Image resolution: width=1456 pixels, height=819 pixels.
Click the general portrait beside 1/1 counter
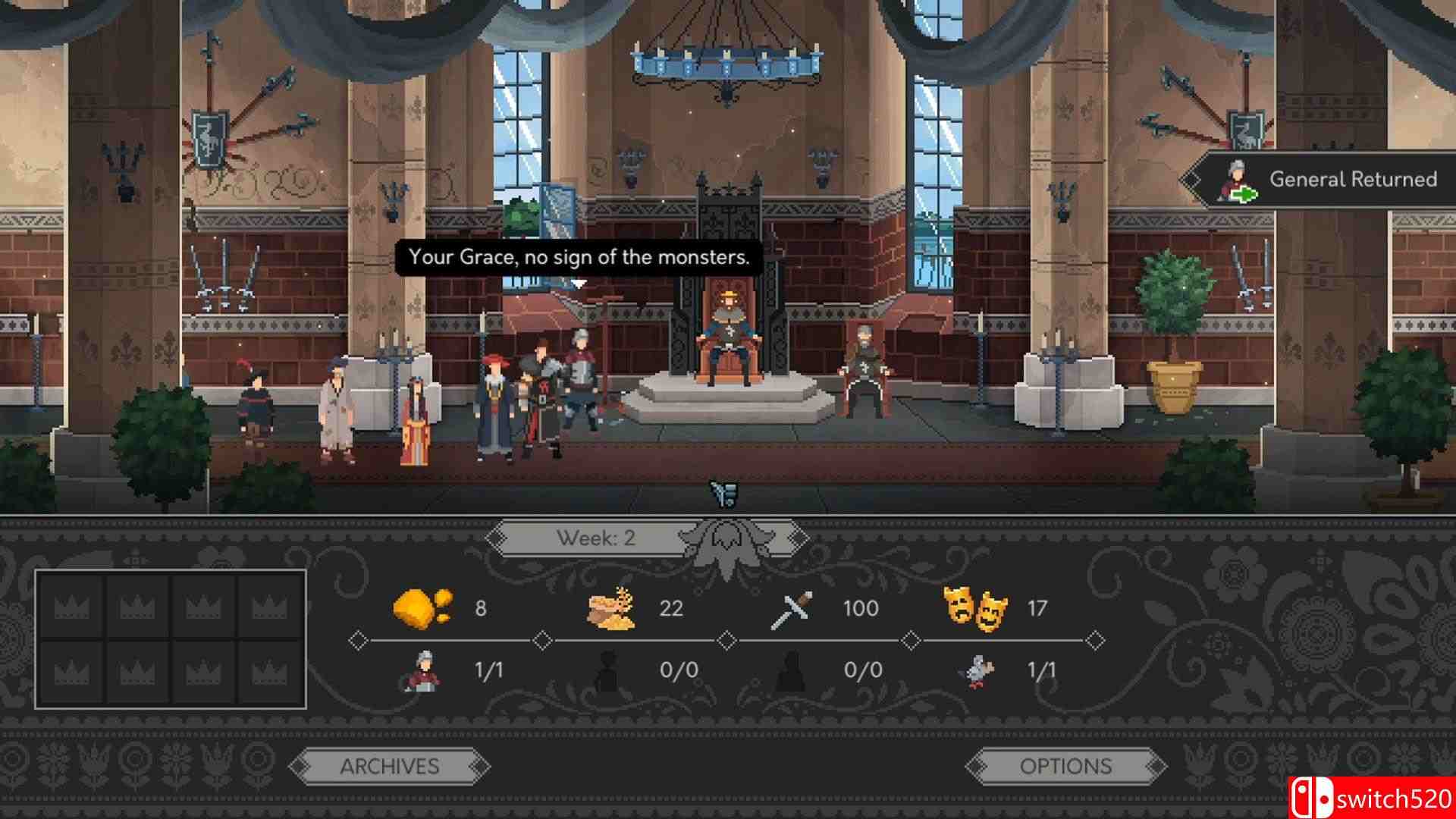click(426, 671)
